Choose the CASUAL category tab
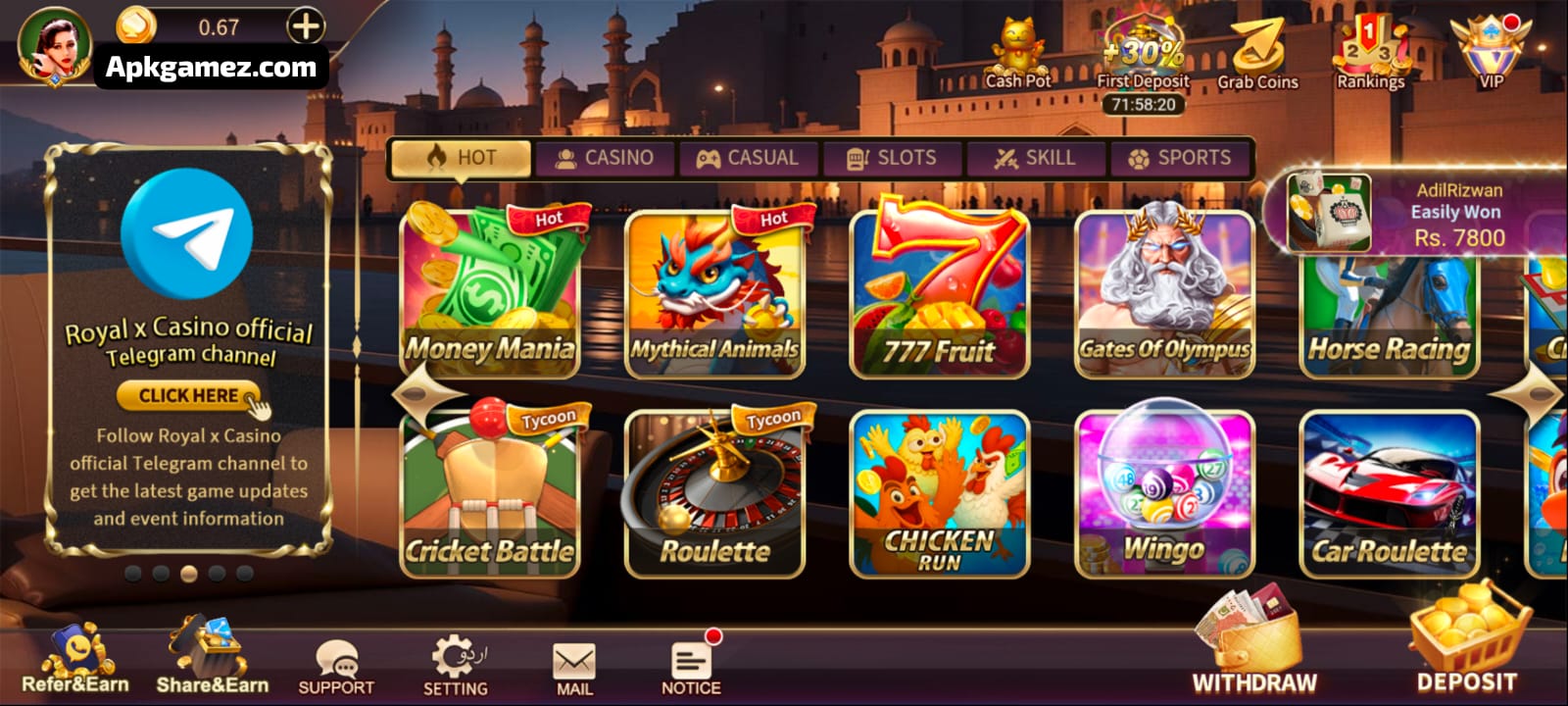Screen dimensions: 1568x706 [748, 158]
